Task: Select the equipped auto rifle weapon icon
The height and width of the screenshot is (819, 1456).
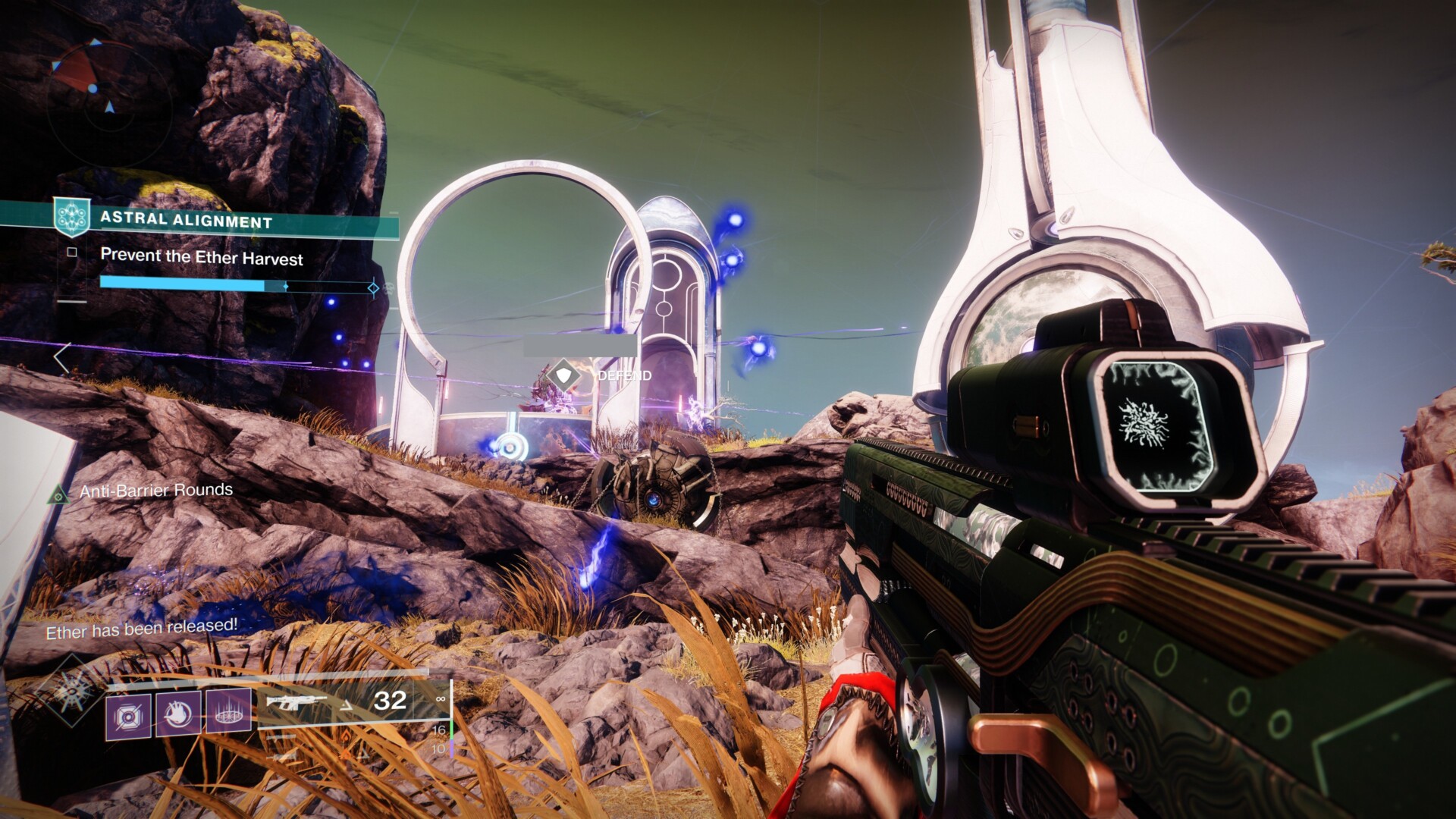Action: [x=297, y=702]
